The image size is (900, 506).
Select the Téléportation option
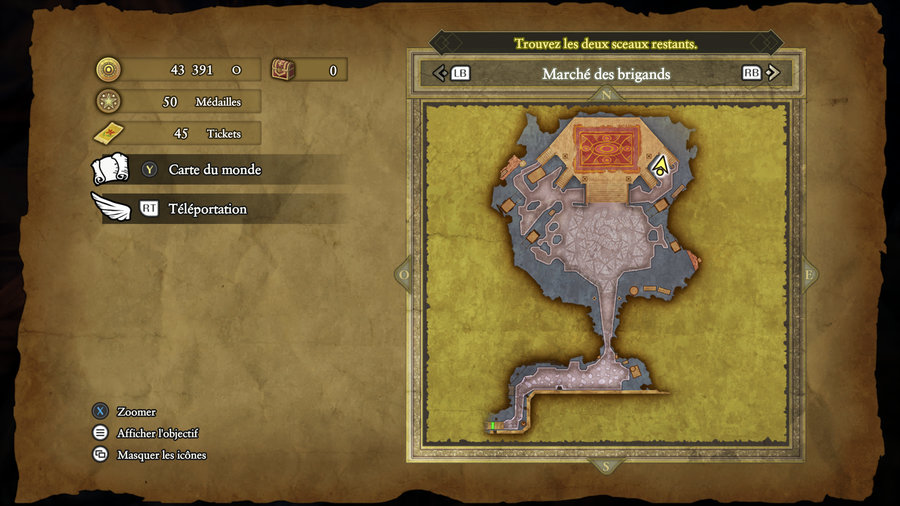click(x=207, y=209)
